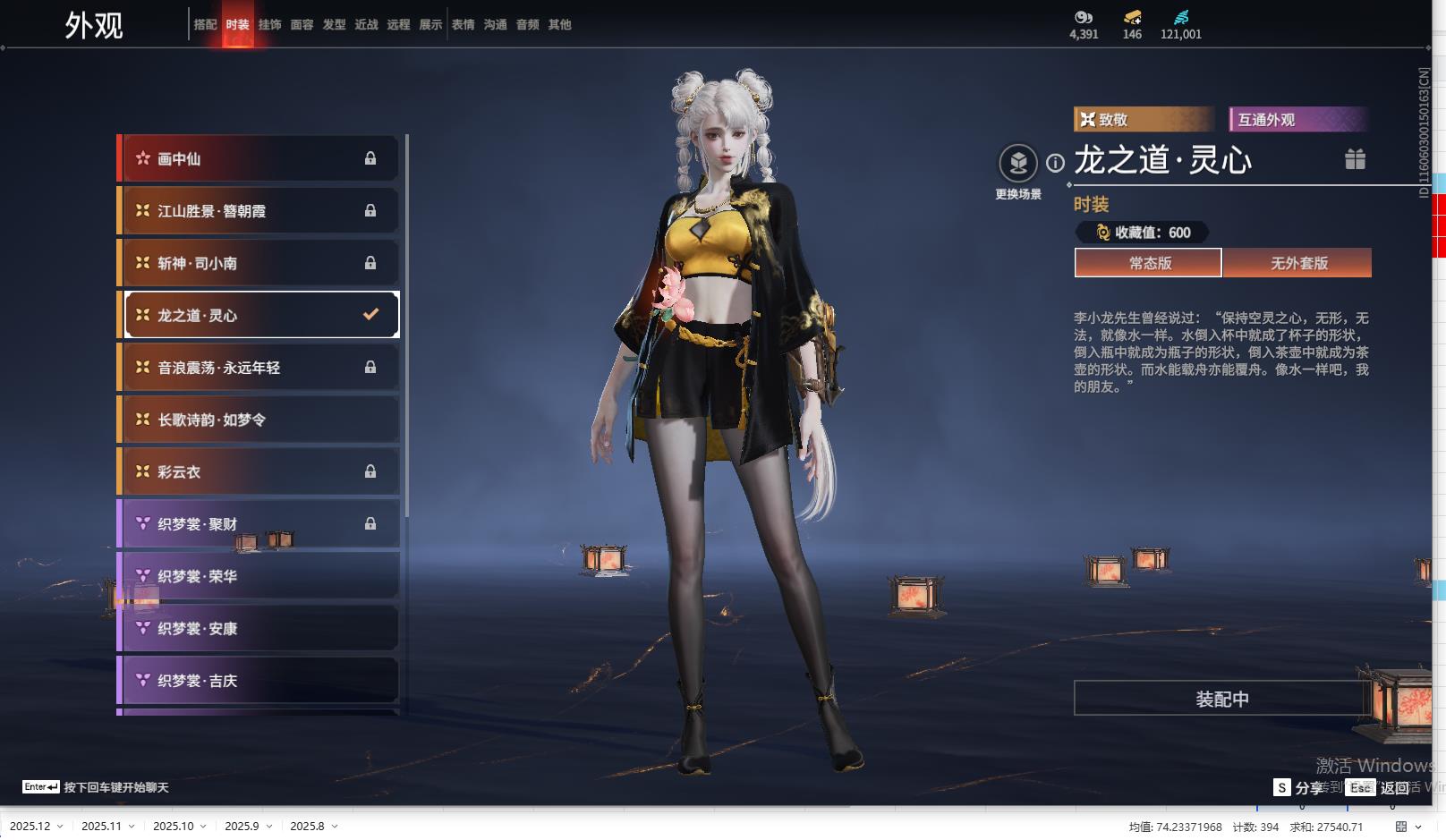Switch to the 搭配 tab
The width and height of the screenshot is (1446, 840).
205,25
